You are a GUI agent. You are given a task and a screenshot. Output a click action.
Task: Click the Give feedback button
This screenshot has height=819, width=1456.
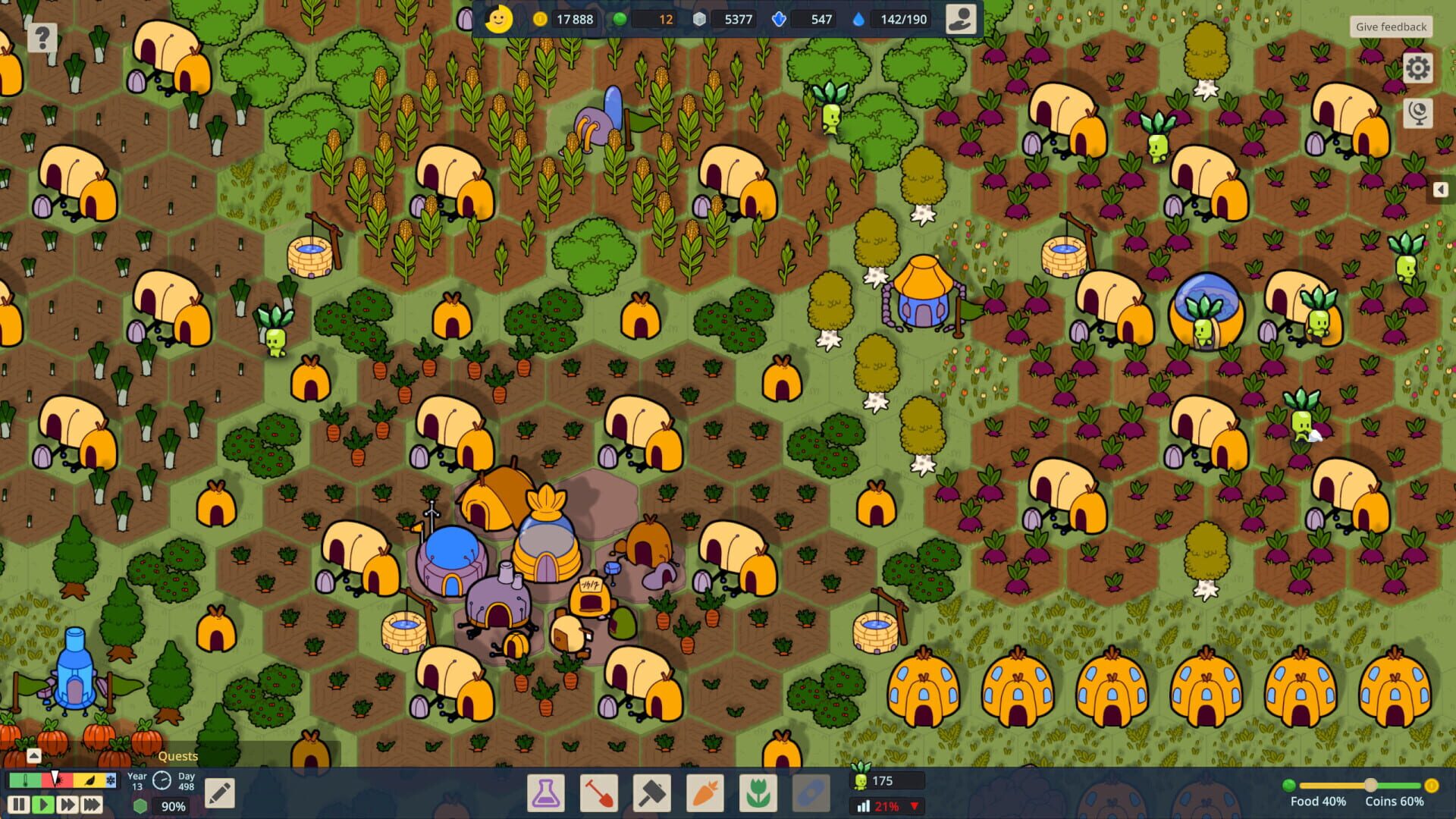[x=1391, y=26]
